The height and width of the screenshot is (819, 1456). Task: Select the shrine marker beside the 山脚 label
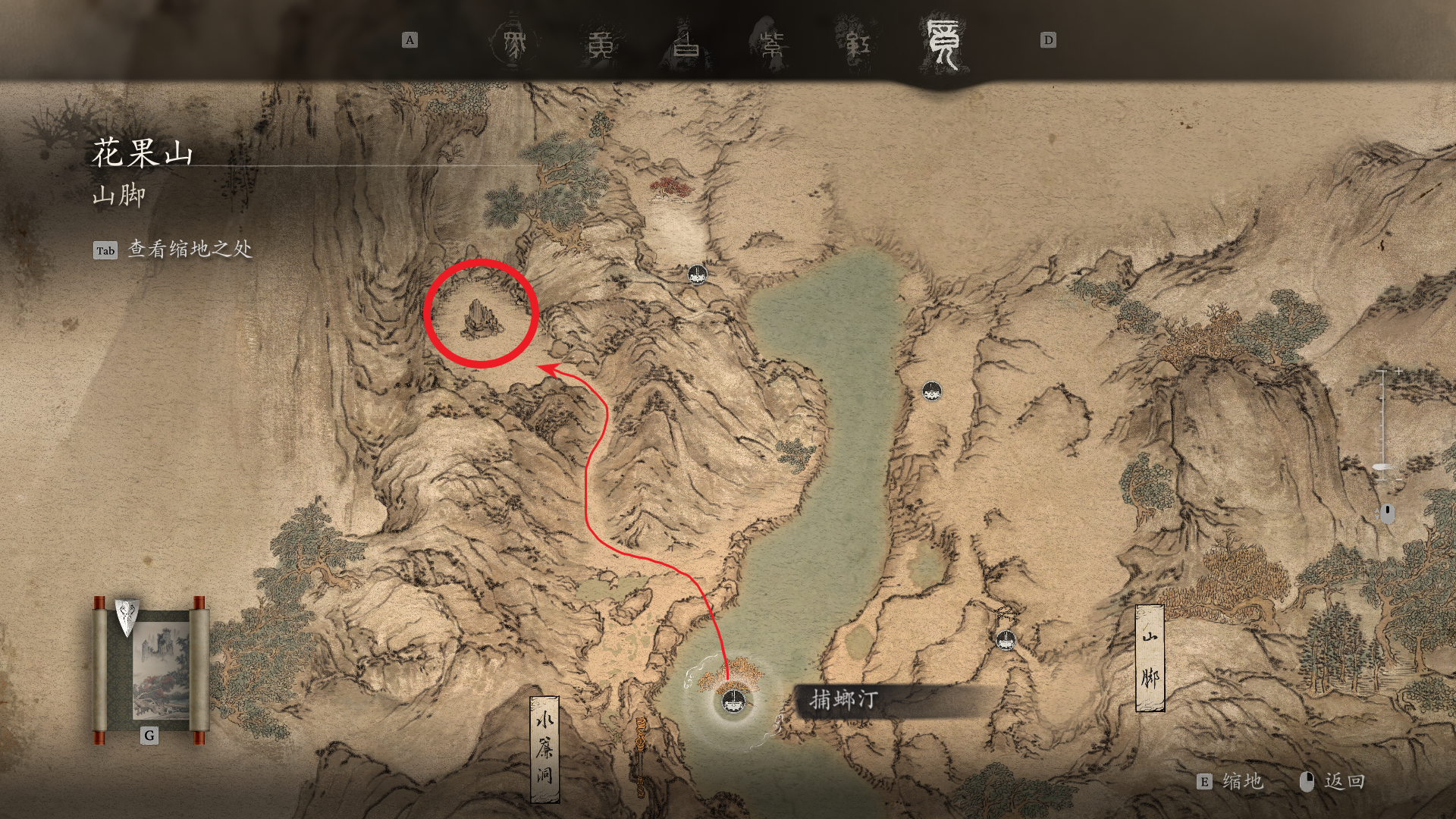click(x=1006, y=639)
